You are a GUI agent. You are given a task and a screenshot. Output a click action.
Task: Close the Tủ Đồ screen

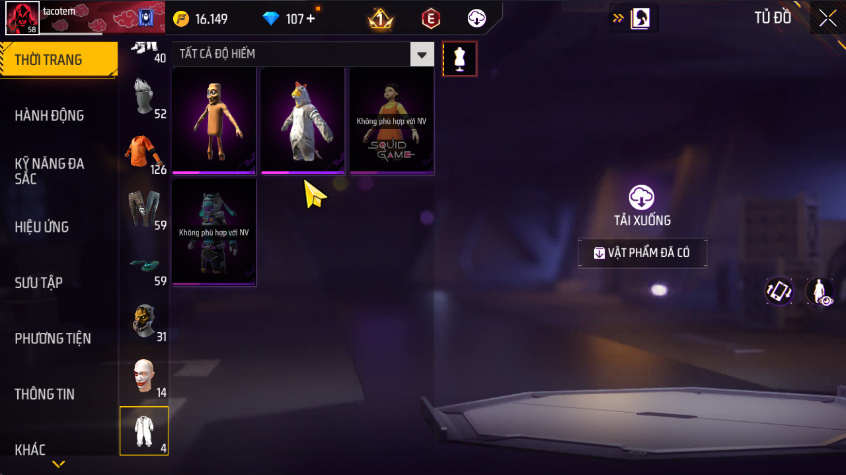(827, 18)
